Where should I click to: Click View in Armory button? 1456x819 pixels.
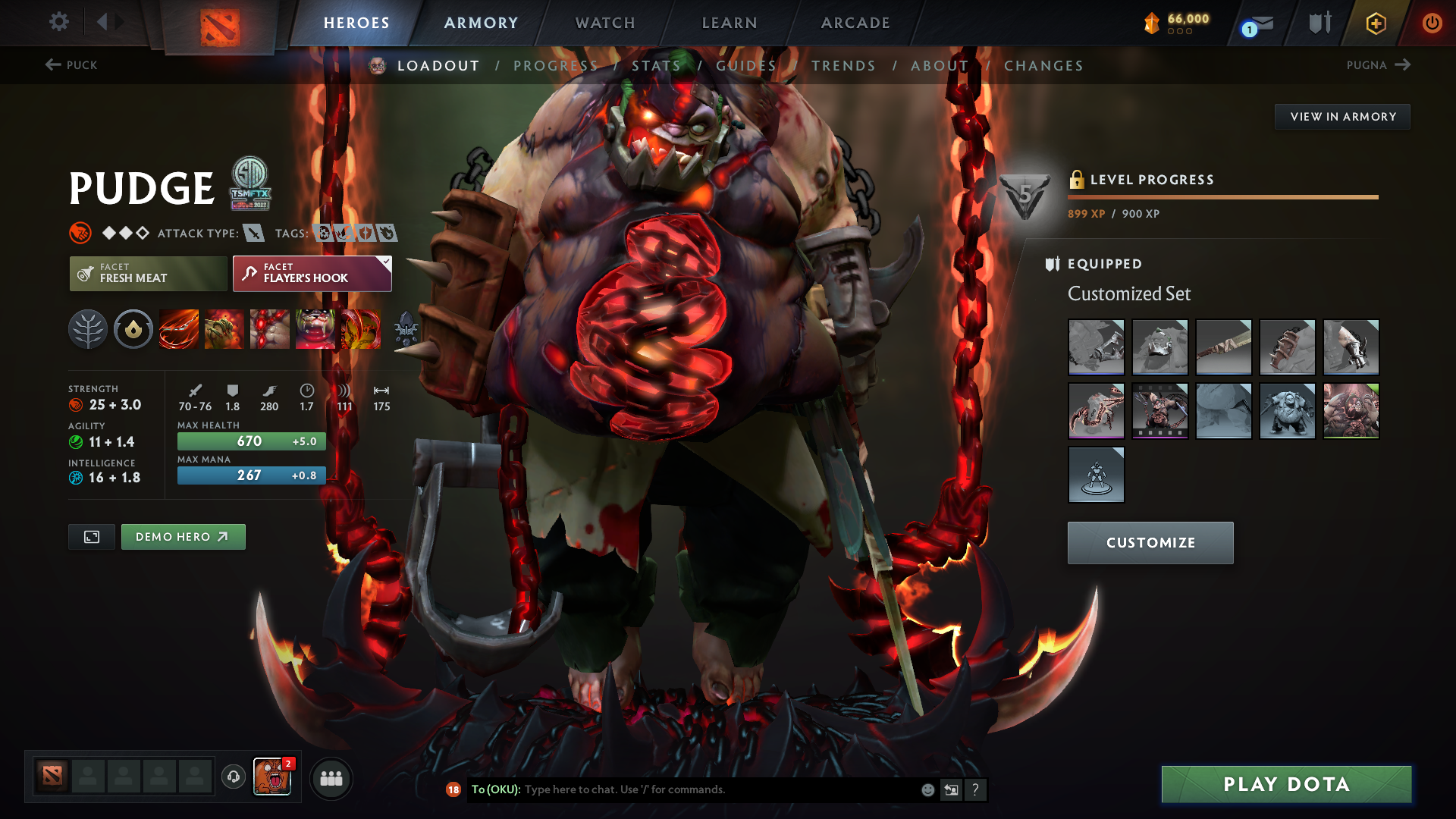[x=1342, y=117]
